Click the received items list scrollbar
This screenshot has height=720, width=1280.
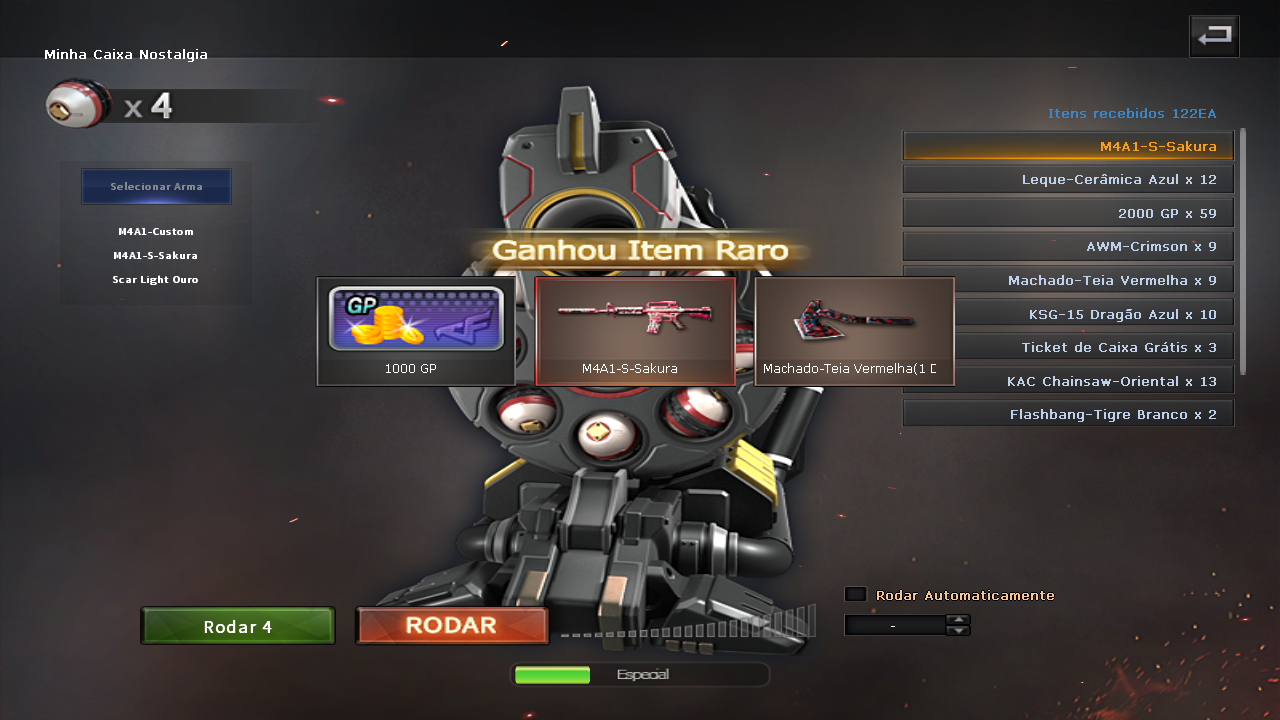point(1243,250)
